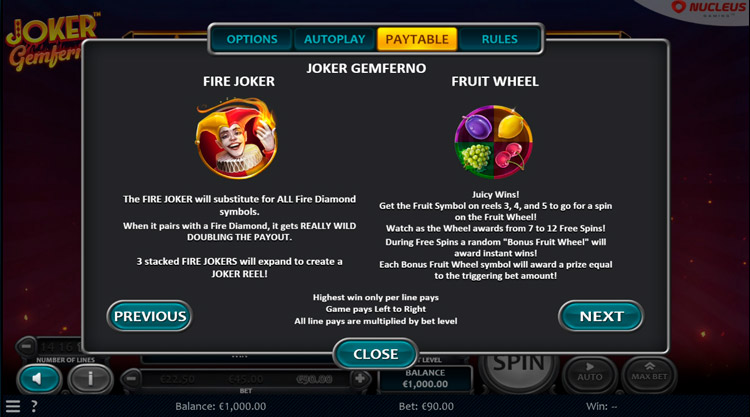Open the info button

[91, 379]
